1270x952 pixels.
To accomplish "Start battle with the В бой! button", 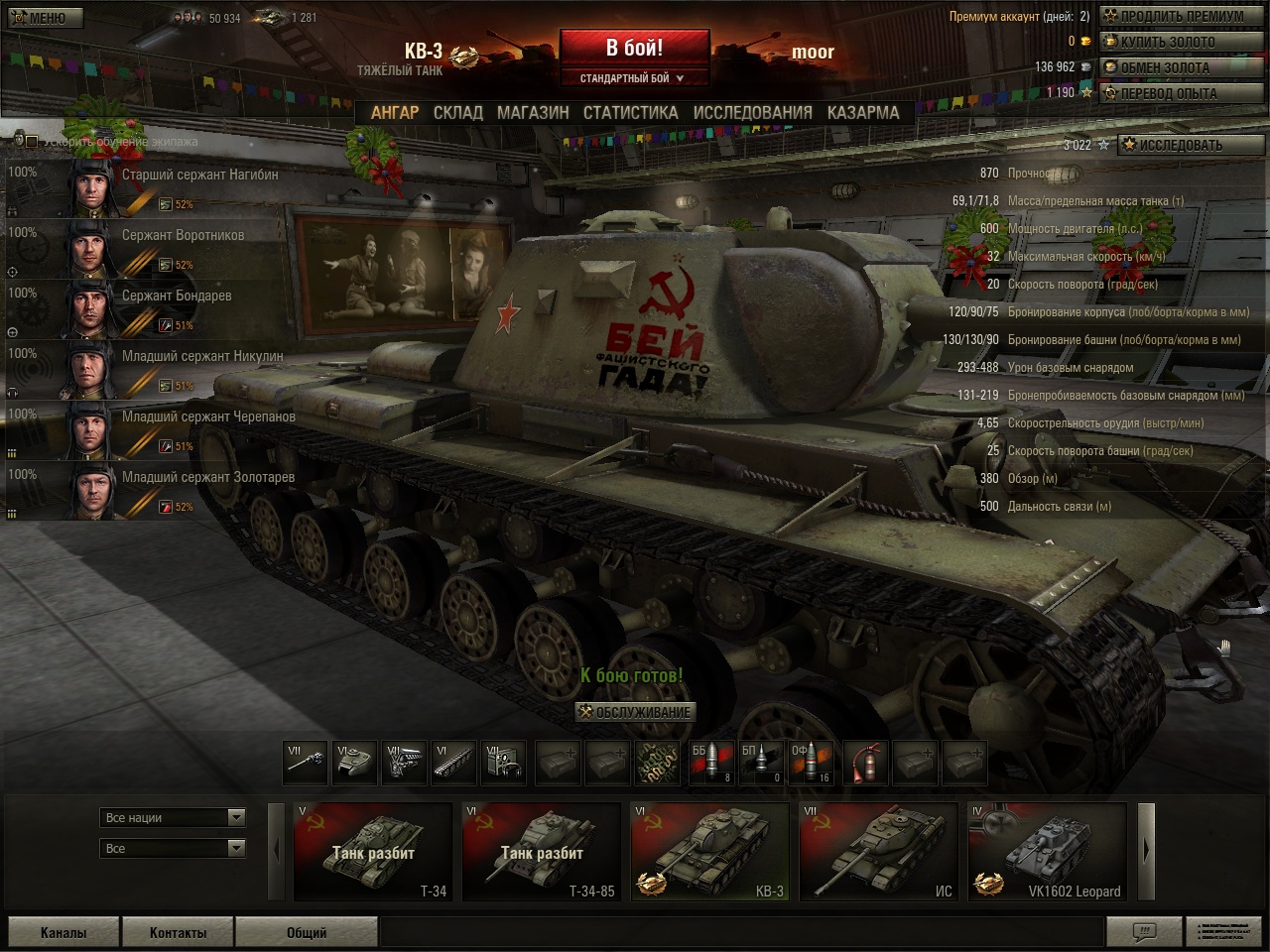I will point(634,48).
